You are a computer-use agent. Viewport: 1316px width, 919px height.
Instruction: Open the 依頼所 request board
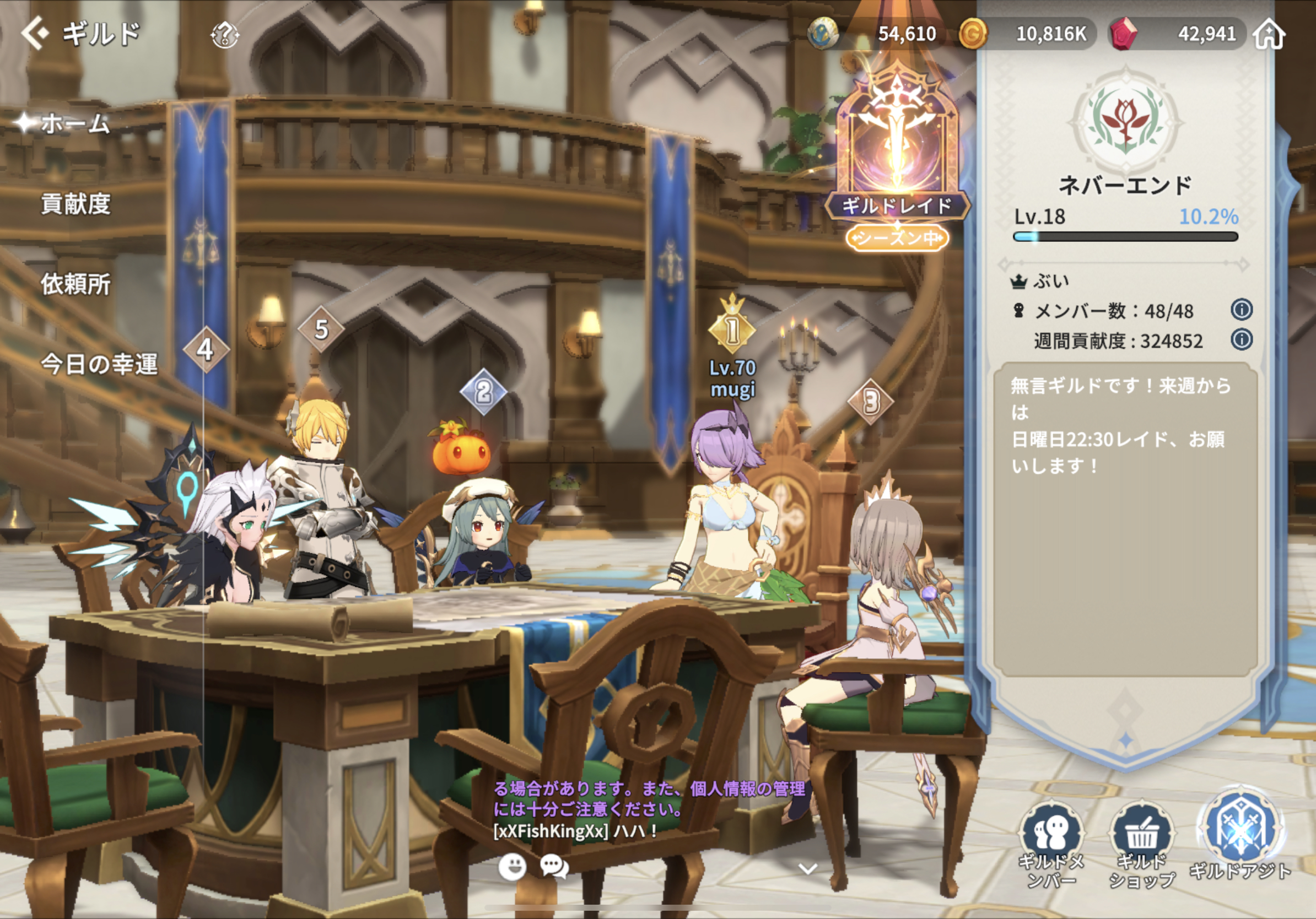click(75, 284)
